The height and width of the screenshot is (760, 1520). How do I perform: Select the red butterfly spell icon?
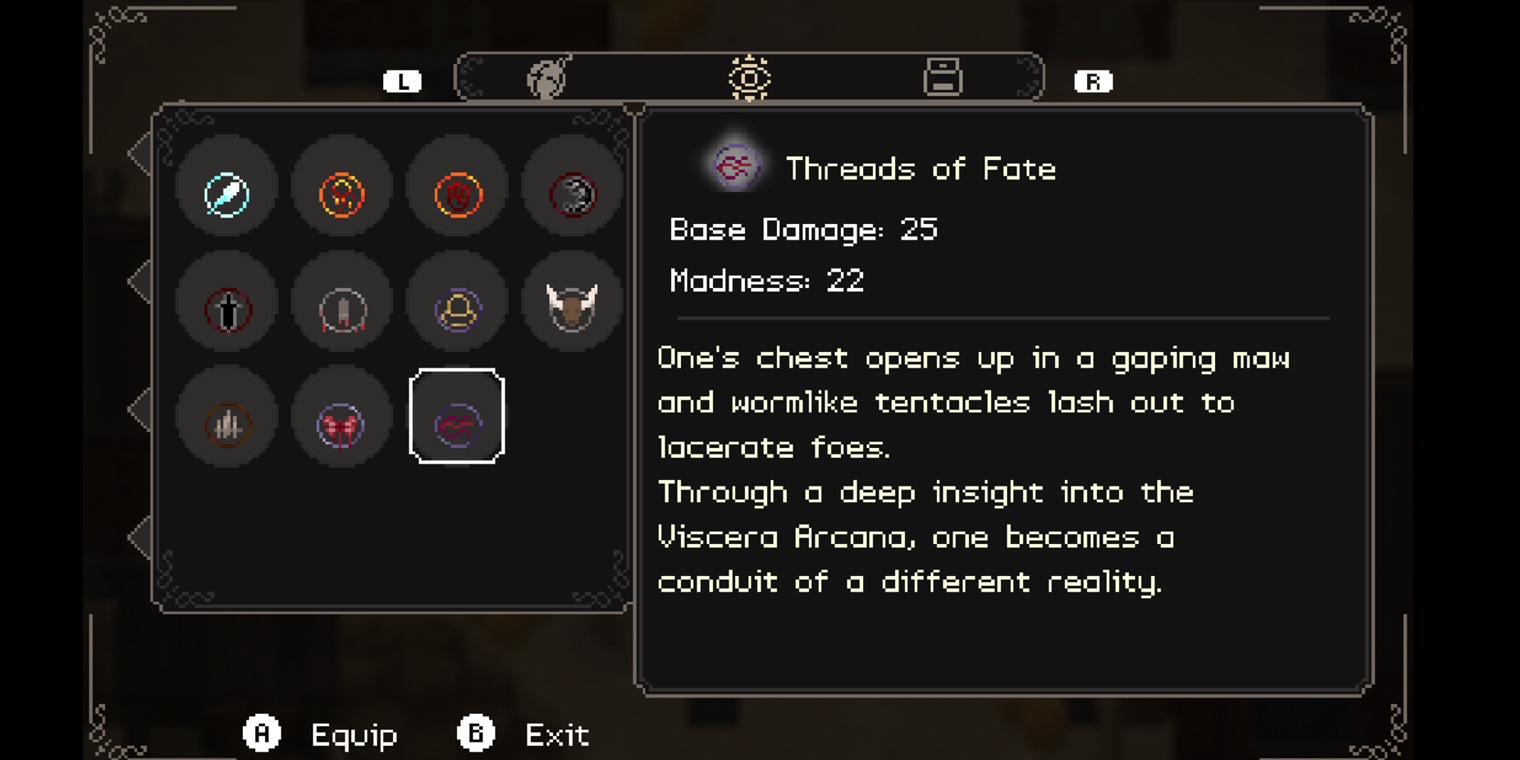coord(342,424)
